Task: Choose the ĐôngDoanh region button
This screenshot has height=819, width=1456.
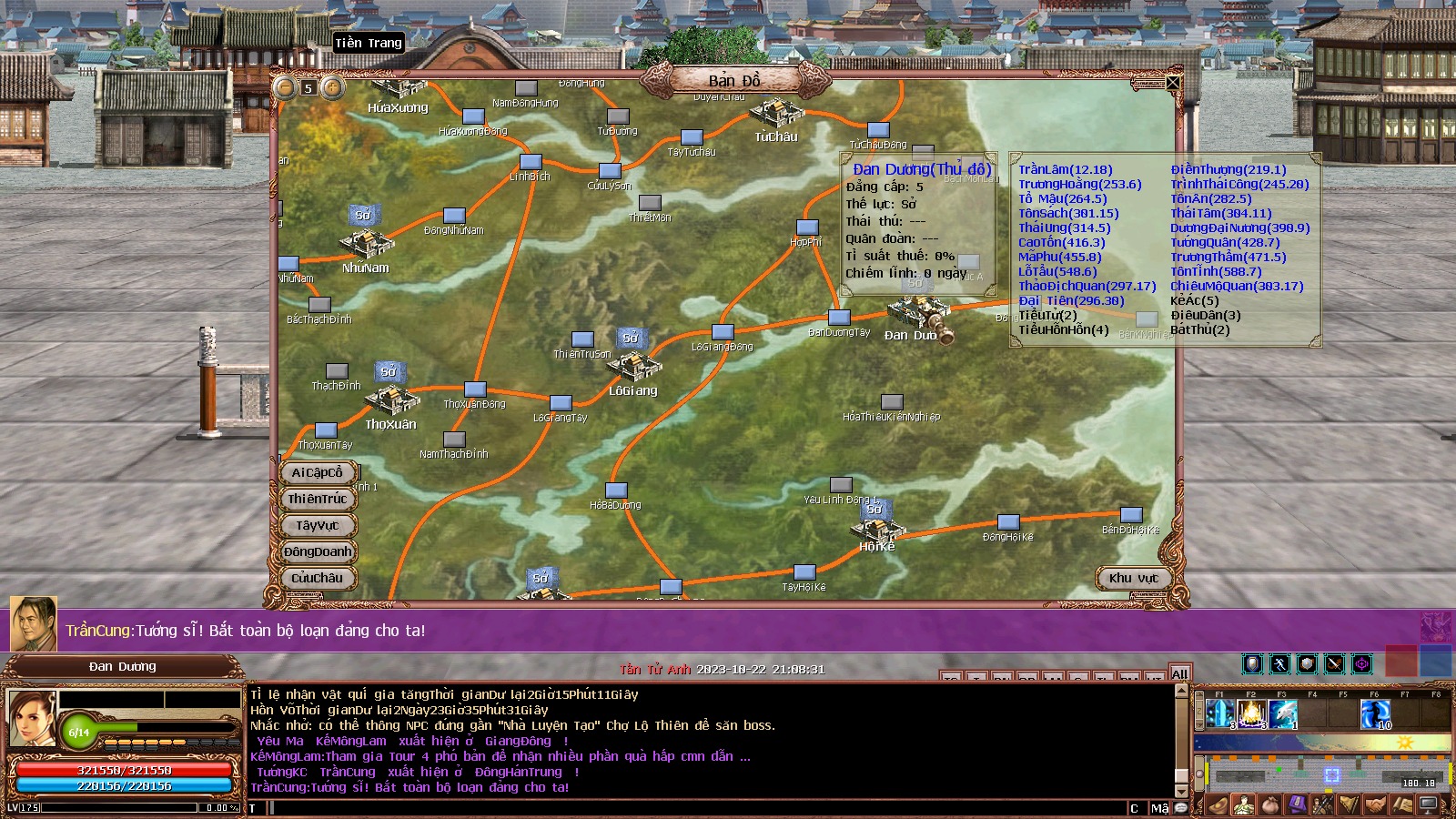Action: click(317, 551)
